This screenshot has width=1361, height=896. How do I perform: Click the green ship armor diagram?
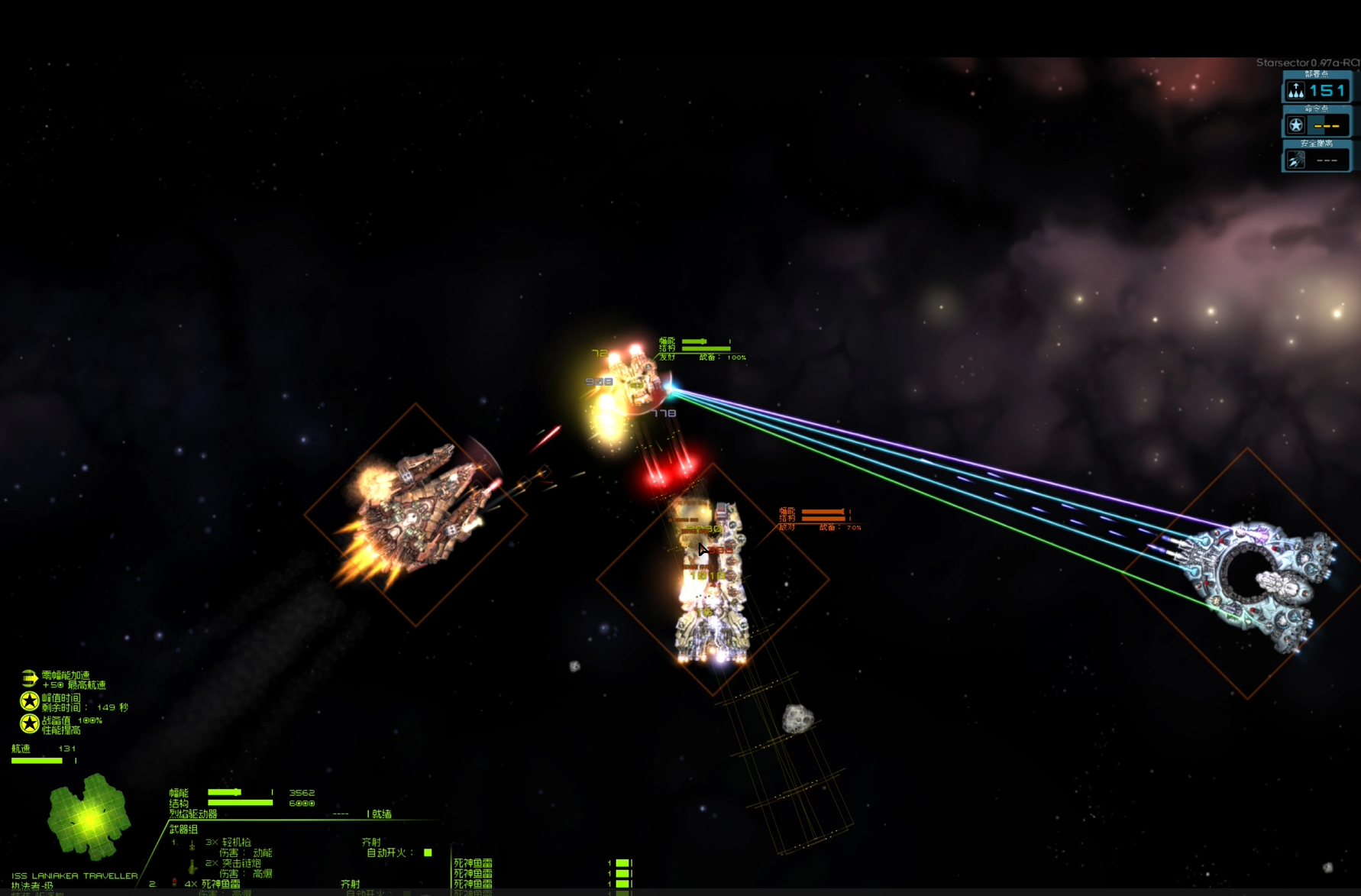[89, 817]
